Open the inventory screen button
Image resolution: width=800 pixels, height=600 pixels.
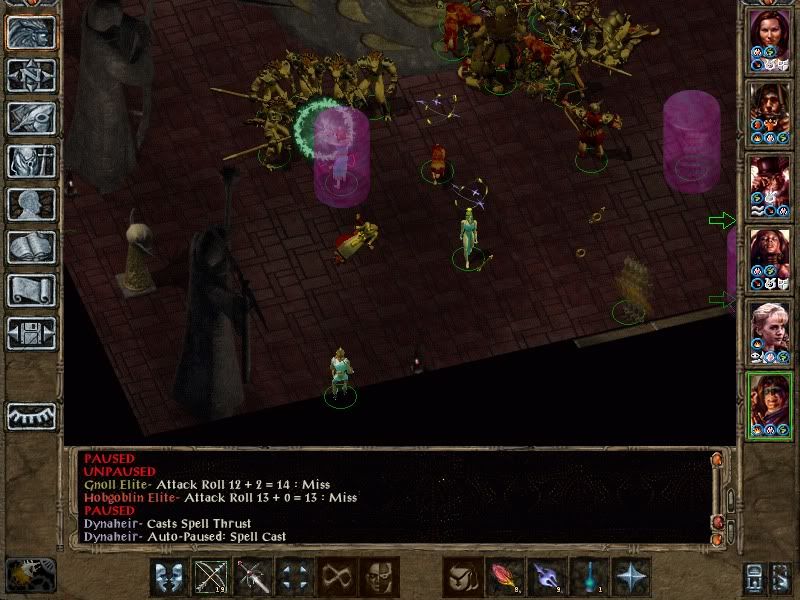(x=32, y=161)
